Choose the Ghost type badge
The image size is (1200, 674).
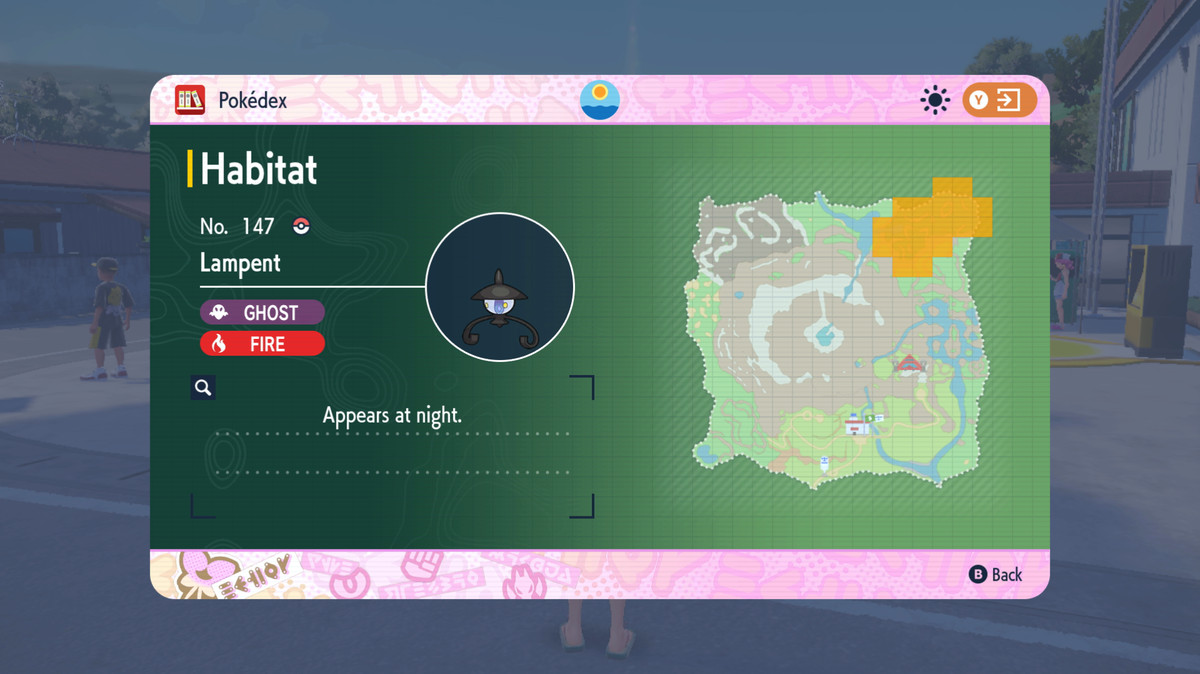click(262, 313)
